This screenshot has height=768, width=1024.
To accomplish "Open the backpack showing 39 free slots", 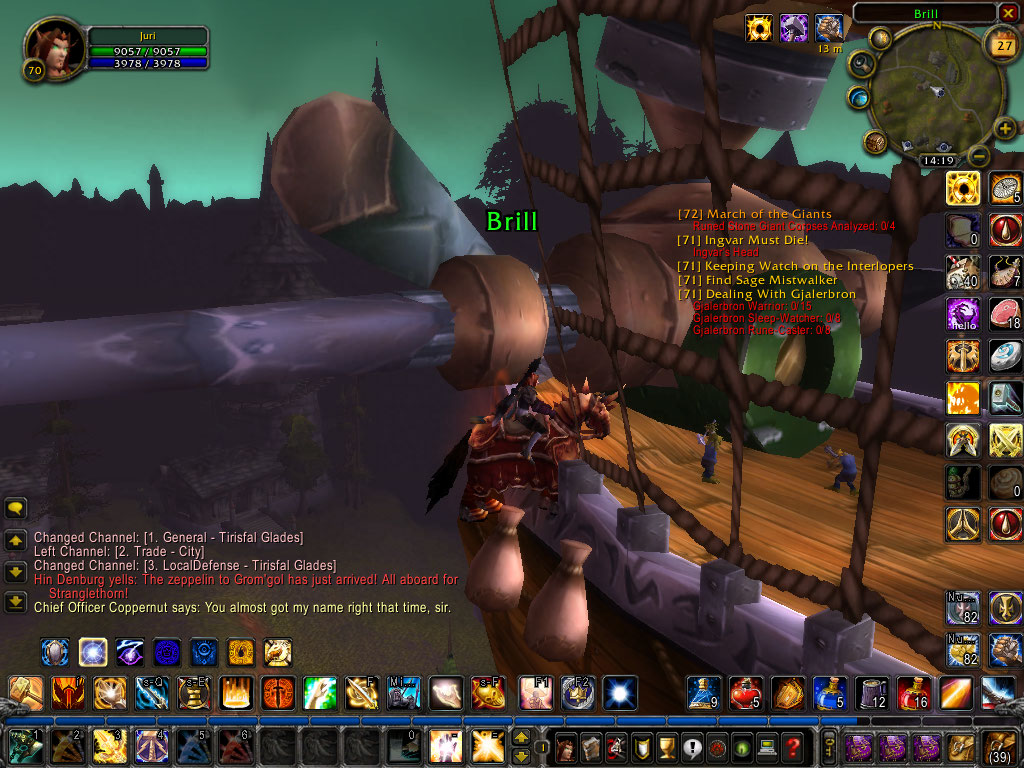I will pos(1001,746).
